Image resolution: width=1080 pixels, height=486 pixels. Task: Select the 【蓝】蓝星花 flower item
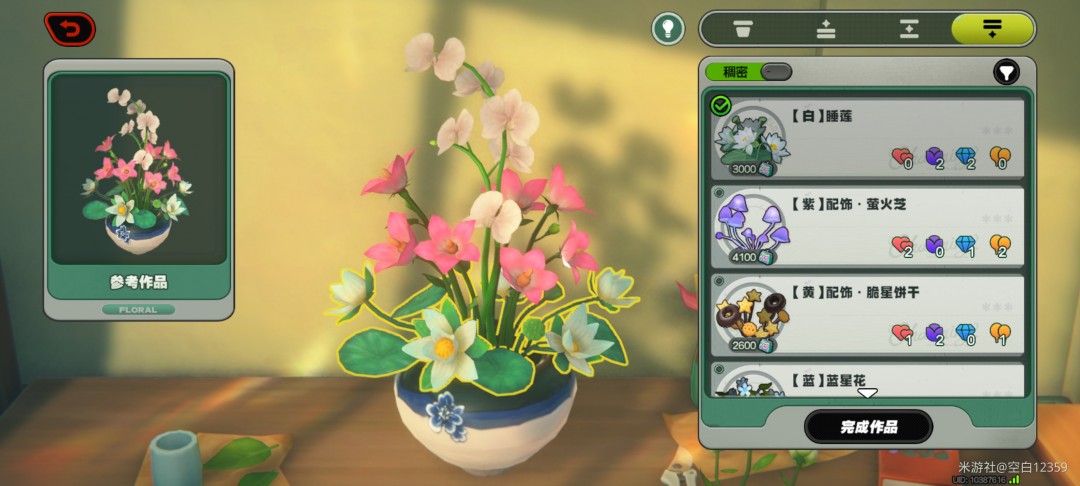867,379
